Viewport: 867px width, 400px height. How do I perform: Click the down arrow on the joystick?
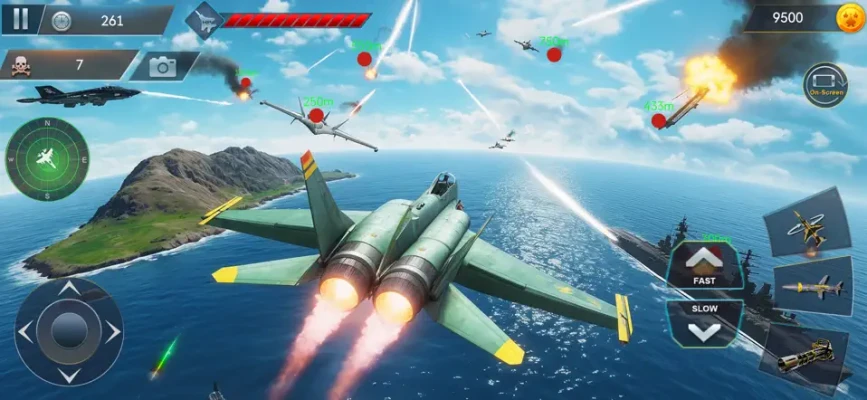(x=68, y=374)
